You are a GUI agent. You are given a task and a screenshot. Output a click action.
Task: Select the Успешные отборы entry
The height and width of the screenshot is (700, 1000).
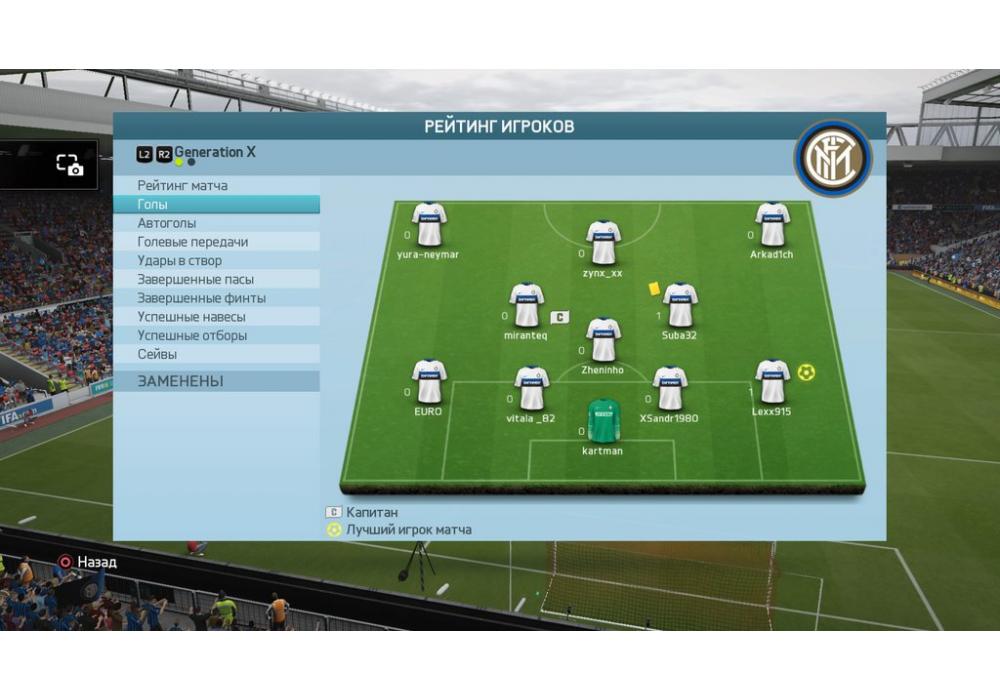pos(192,336)
